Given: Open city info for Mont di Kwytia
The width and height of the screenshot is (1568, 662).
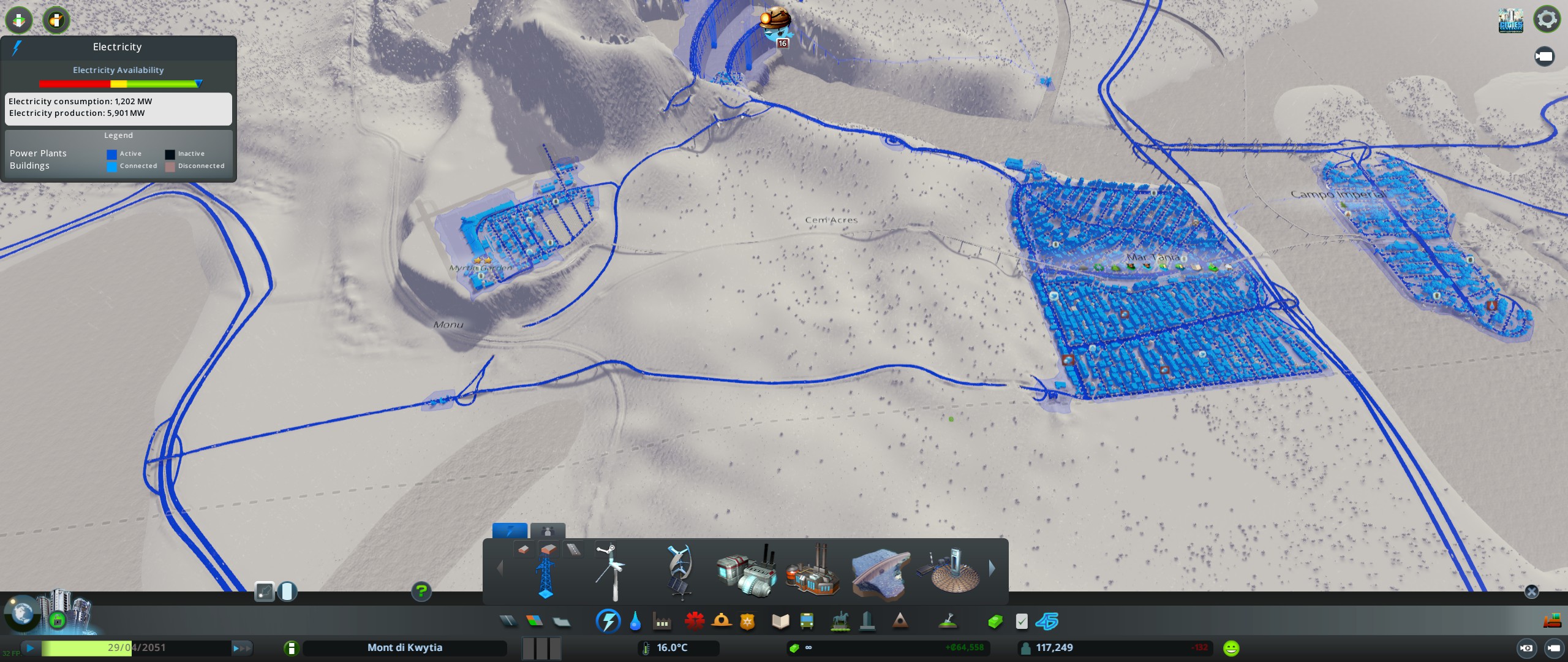Looking at the screenshot, I should click(404, 648).
